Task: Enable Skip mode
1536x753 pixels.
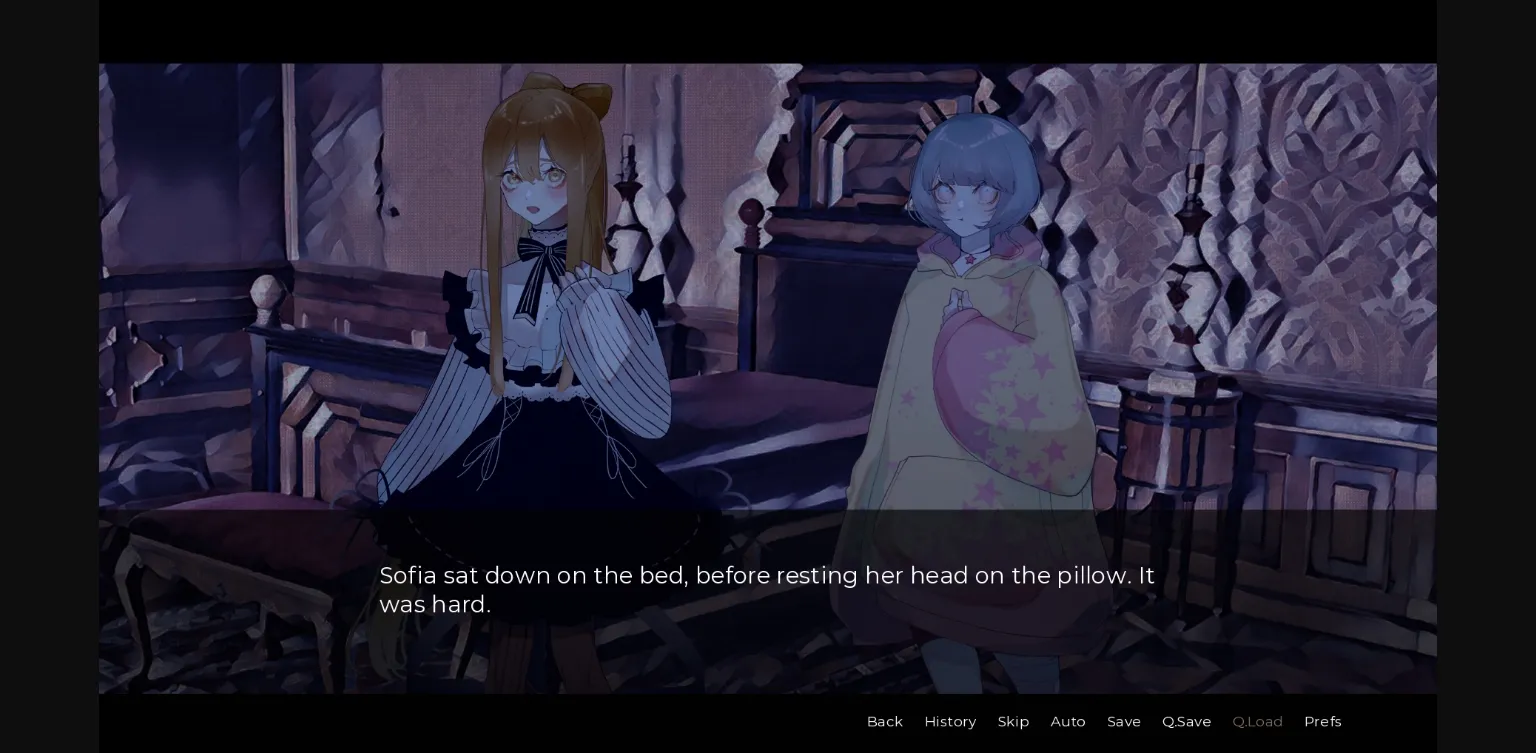Action: (x=1013, y=721)
